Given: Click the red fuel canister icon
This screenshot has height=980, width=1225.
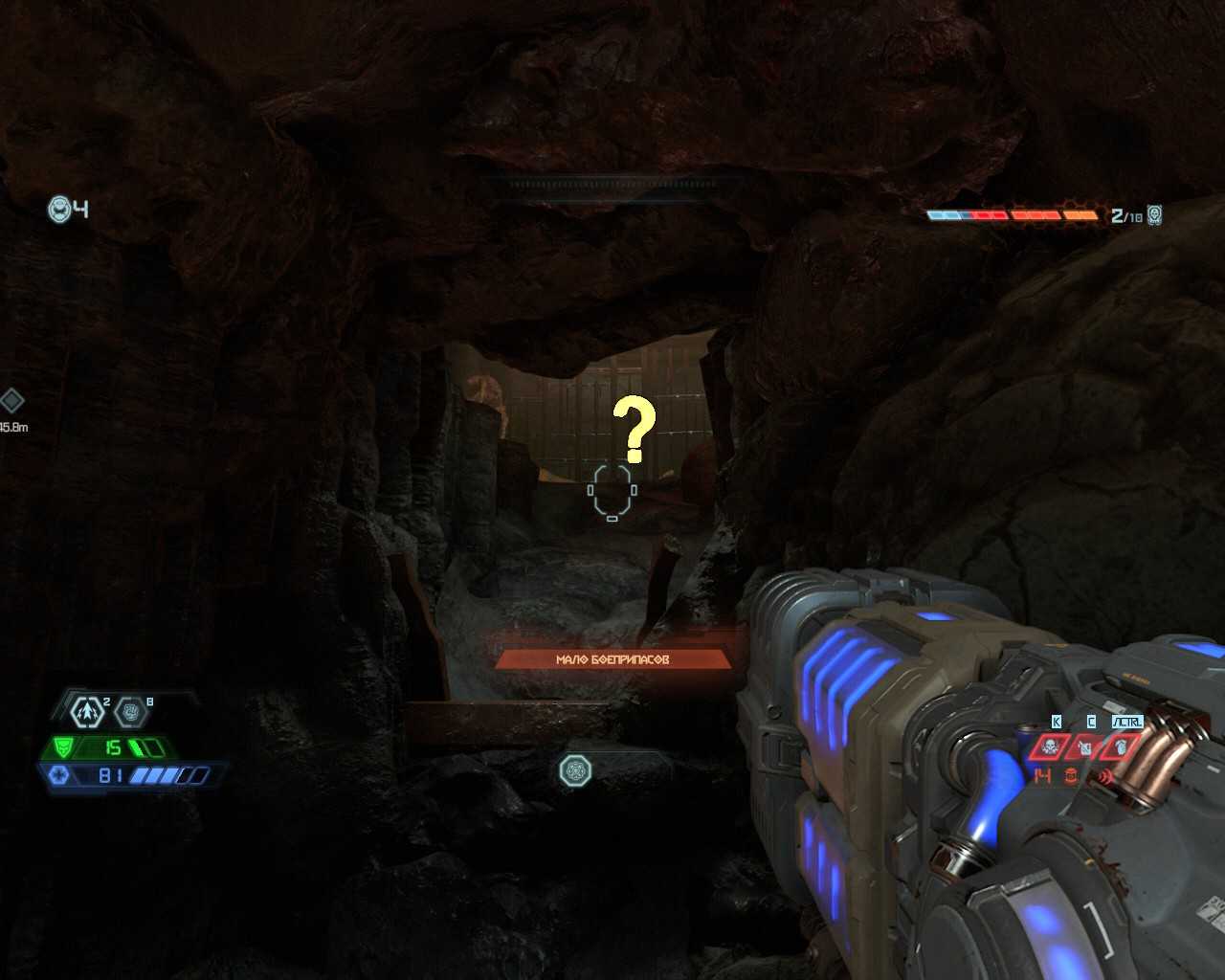Looking at the screenshot, I should coord(1071,776).
